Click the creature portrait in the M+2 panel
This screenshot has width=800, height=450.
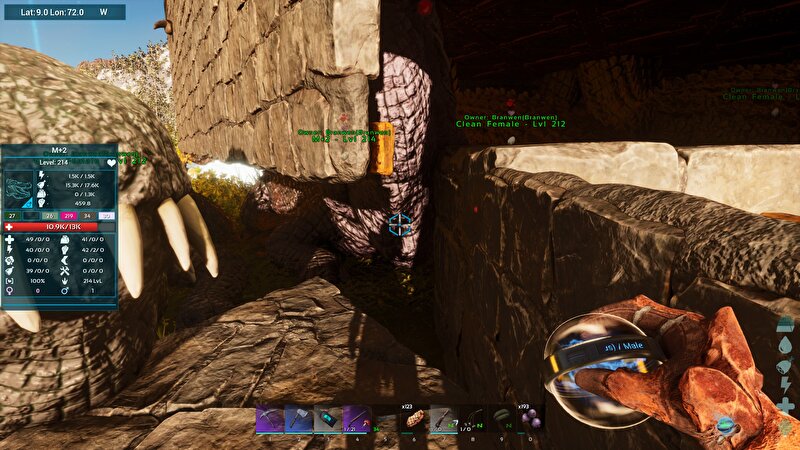19,189
